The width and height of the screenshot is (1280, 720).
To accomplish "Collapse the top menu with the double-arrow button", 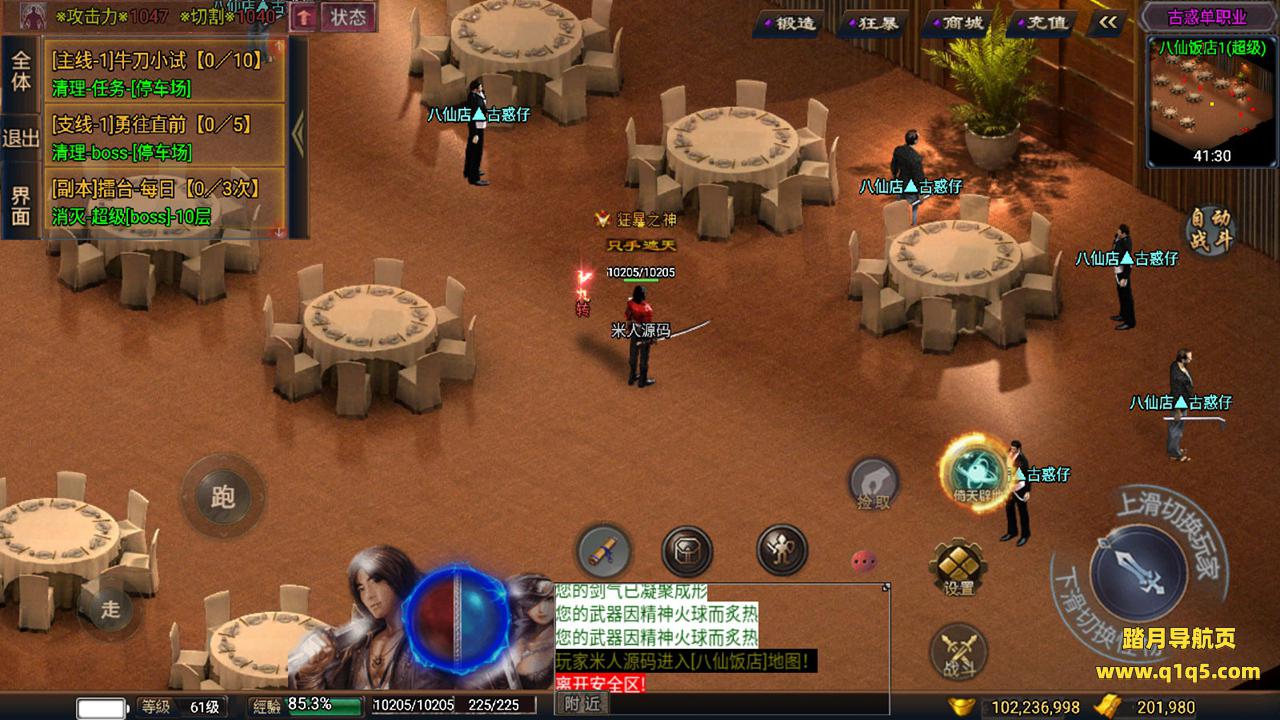I will coord(1107,22).
